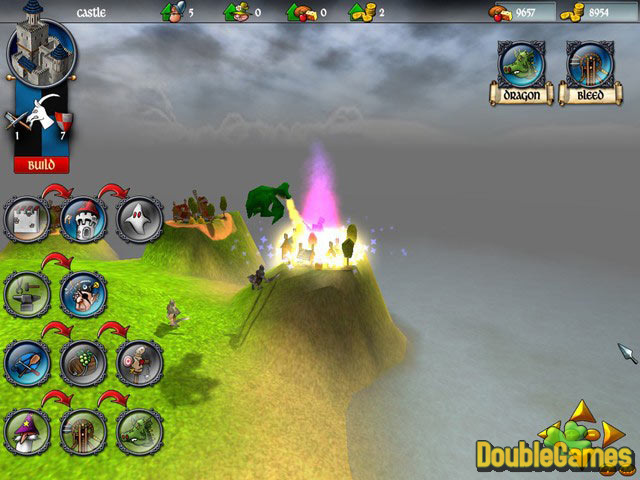
Task: Select the green dragon head build icon
Action: [139, 432]
